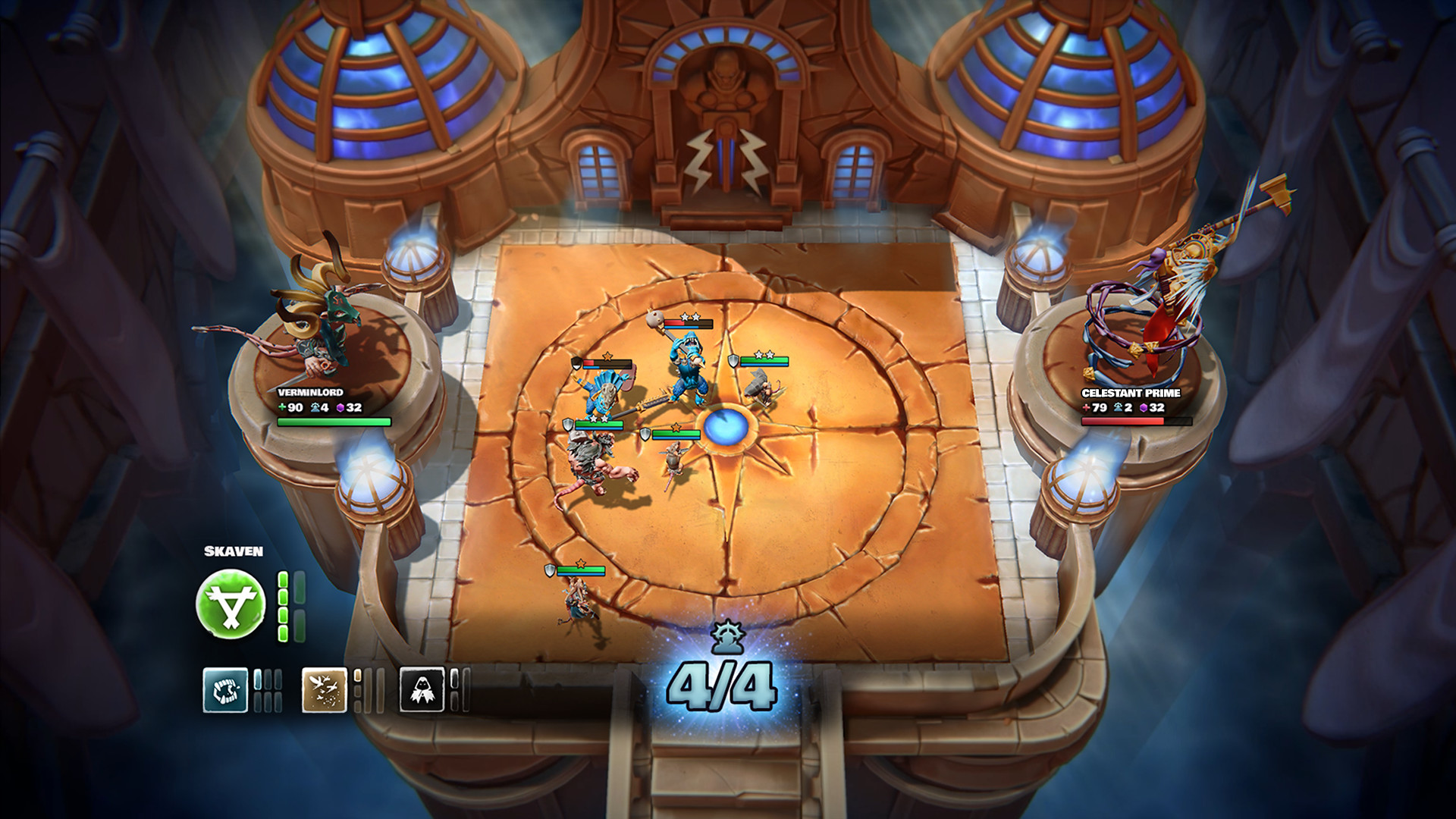1456x819 pixels.
Task: Cast the rat swarm ability
Action: (324, 691)
